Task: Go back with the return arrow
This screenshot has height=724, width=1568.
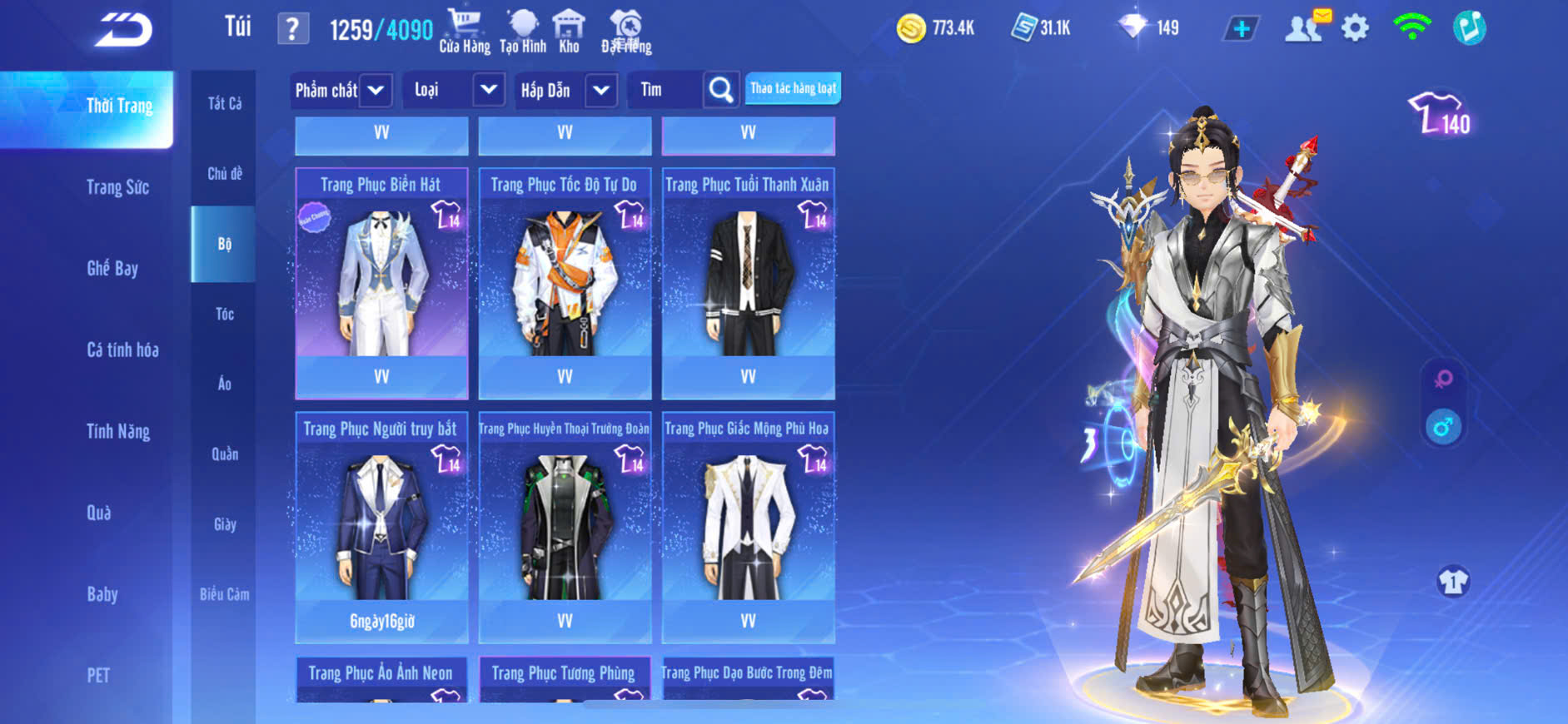Action: click(123, 30)
